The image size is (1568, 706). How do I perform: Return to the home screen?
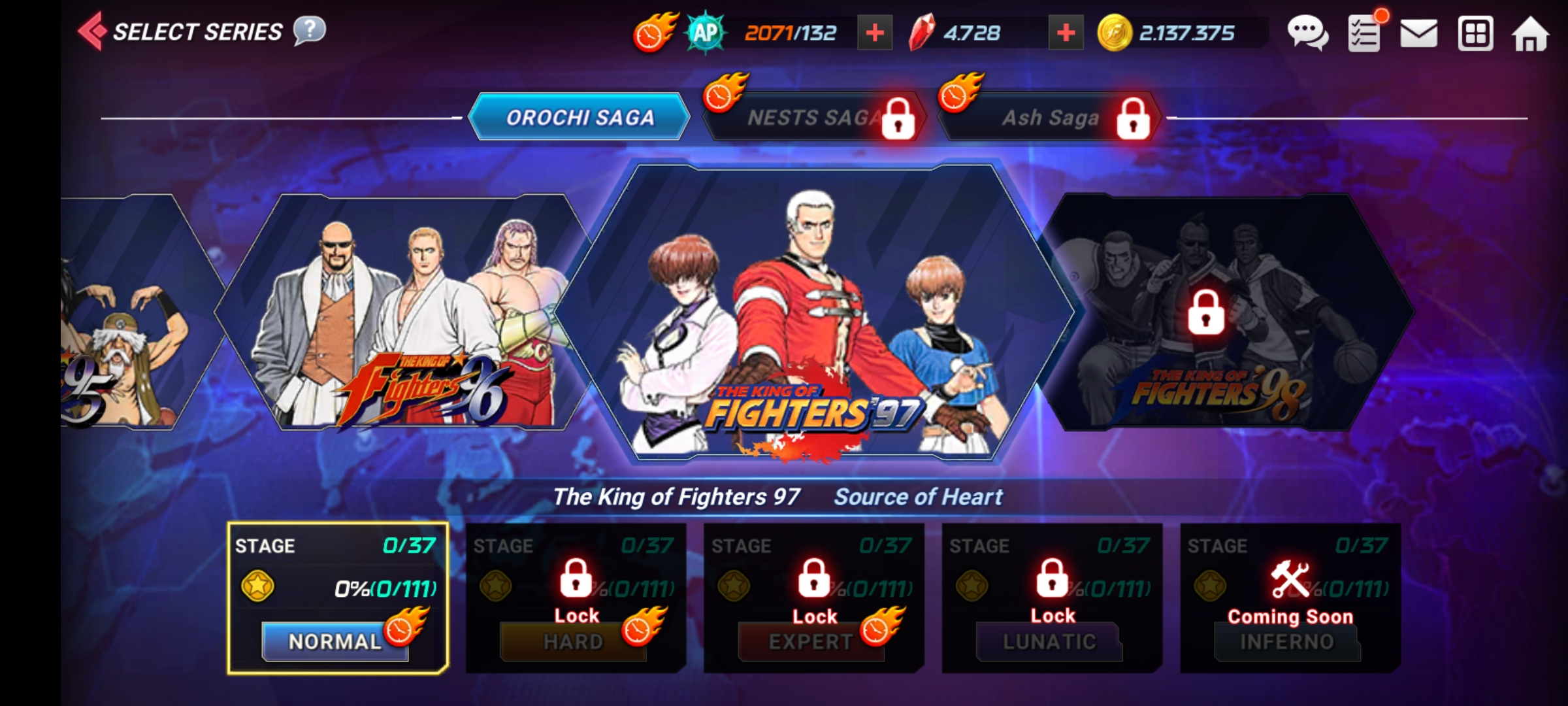(x=1529, y=34)
